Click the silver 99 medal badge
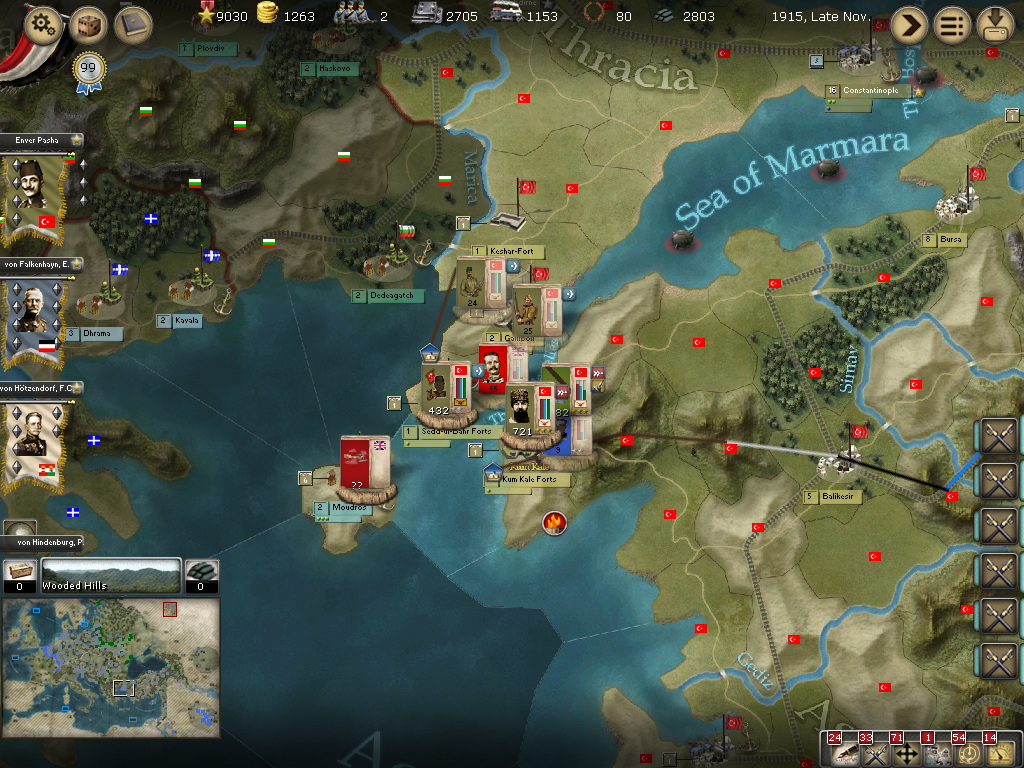Image resolution: width=1024 pixels, height=768 pixels. click(87, 70)
